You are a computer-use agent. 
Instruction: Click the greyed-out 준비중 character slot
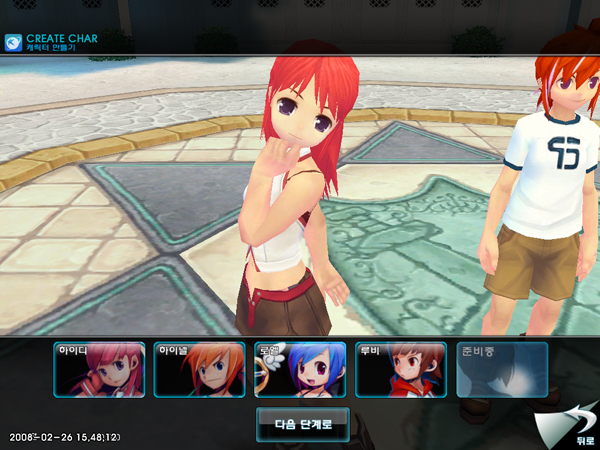pos(502,370)
